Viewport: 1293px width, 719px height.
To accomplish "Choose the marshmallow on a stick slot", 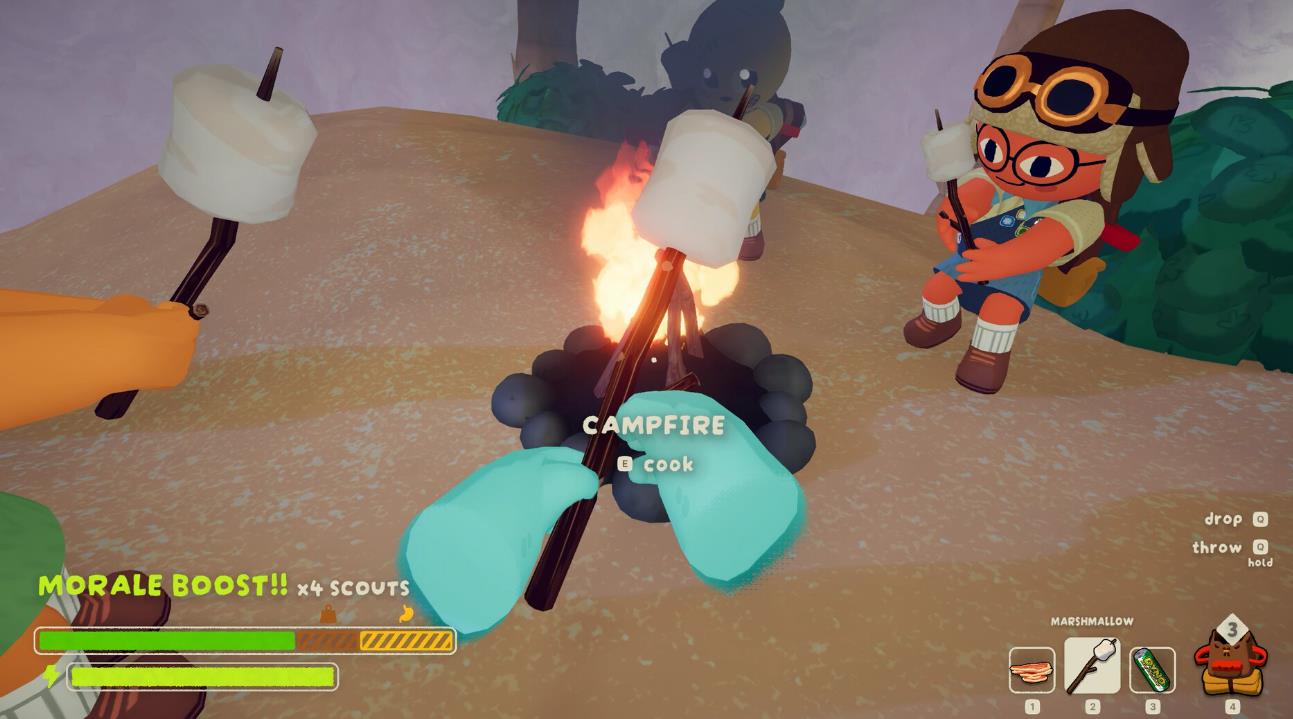I will pos(1091,665).
